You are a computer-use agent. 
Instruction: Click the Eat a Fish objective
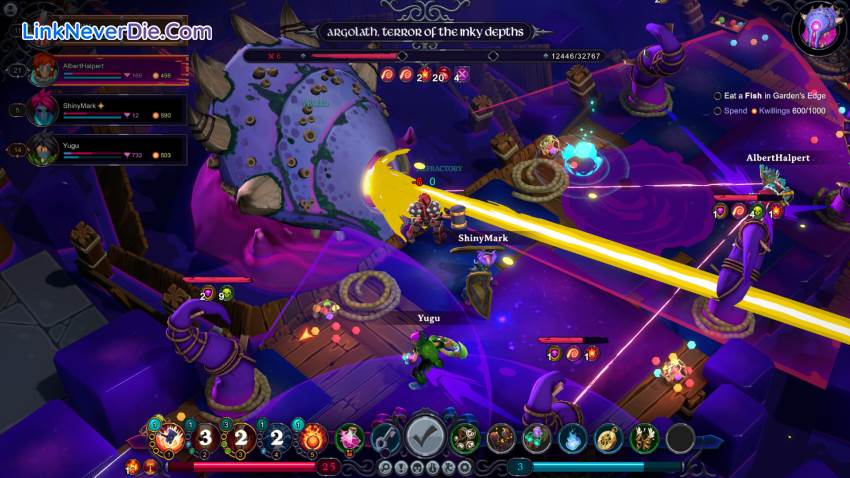point(772,95)
